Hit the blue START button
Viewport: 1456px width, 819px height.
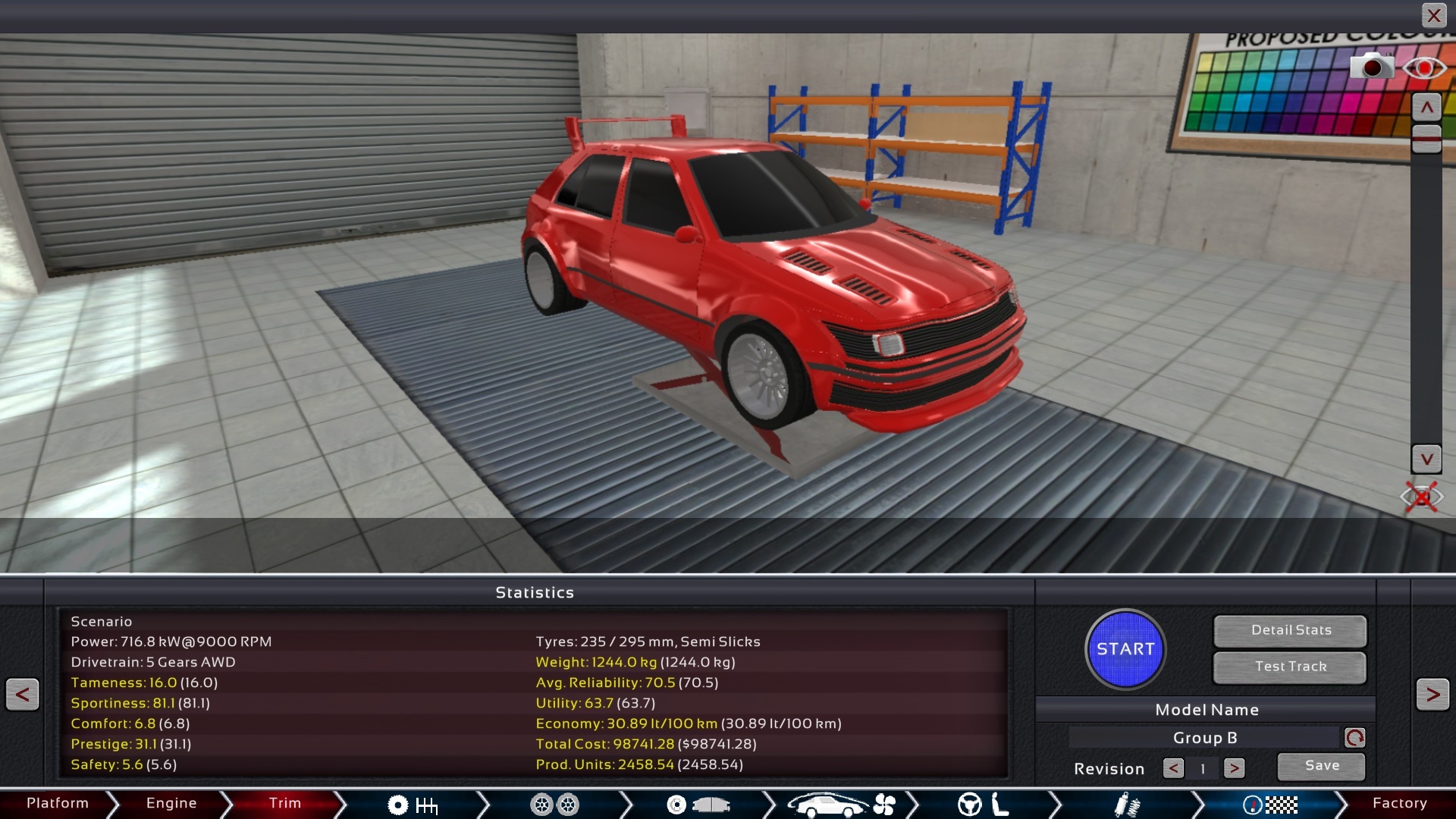point(1125,649)
